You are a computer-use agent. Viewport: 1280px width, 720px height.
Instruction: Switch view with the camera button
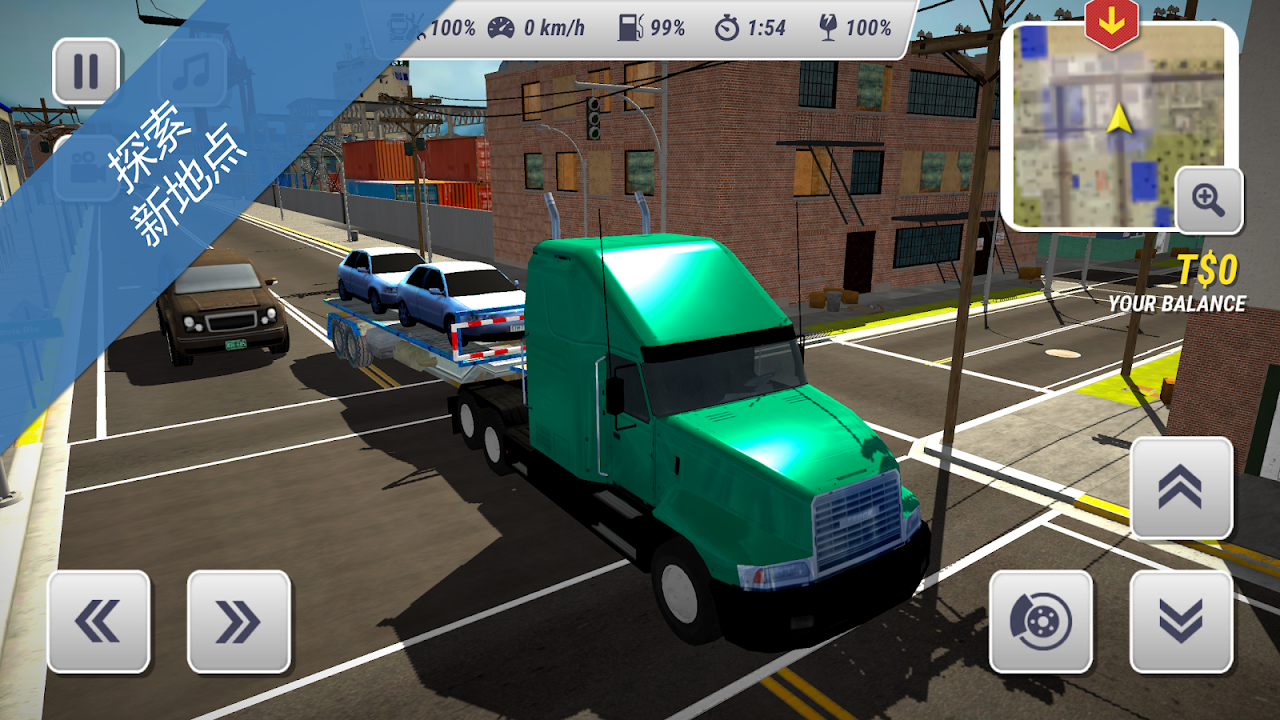[x=86, y=167]
